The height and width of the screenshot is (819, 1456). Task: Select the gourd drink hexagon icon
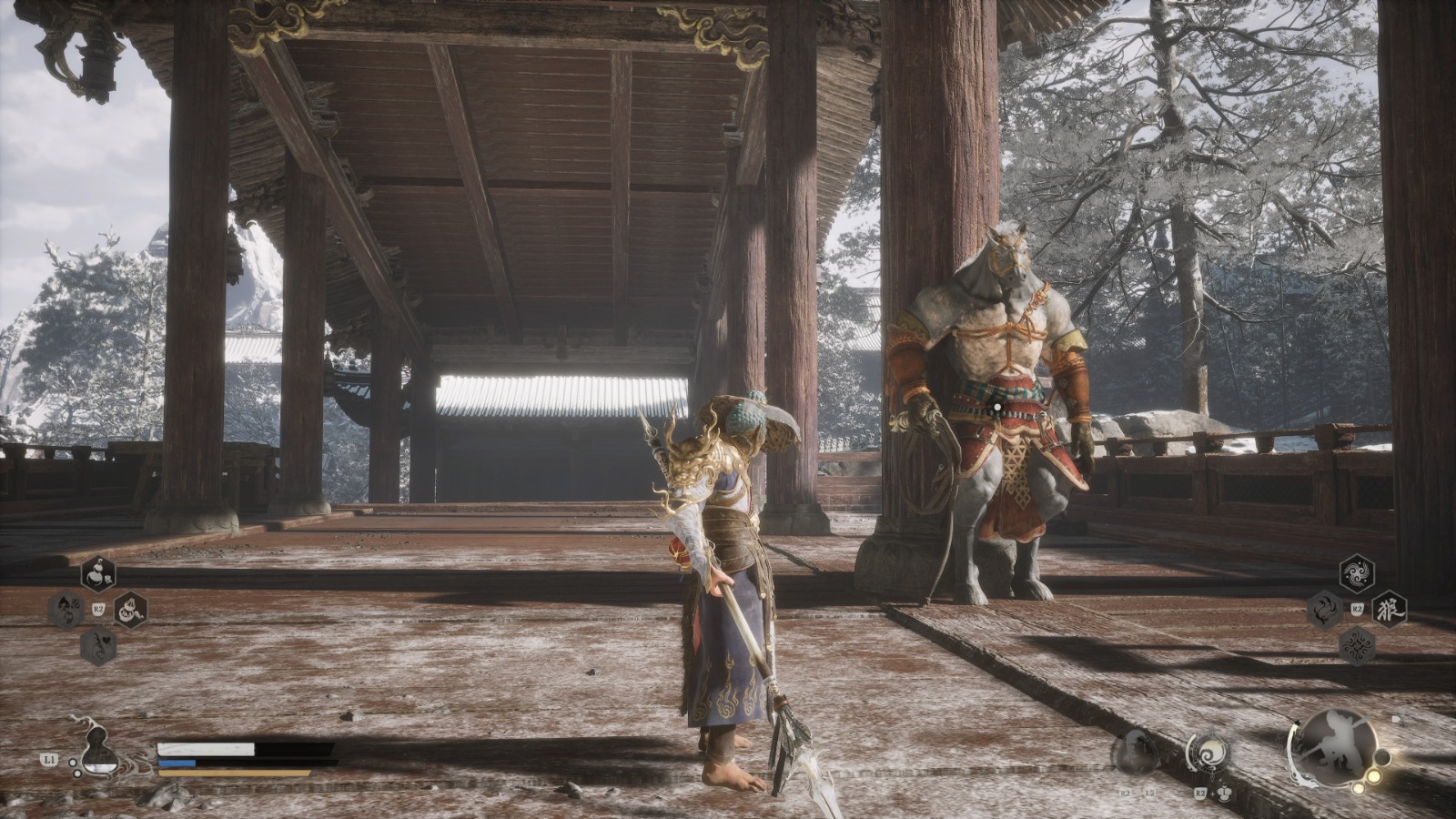point(98,573)
